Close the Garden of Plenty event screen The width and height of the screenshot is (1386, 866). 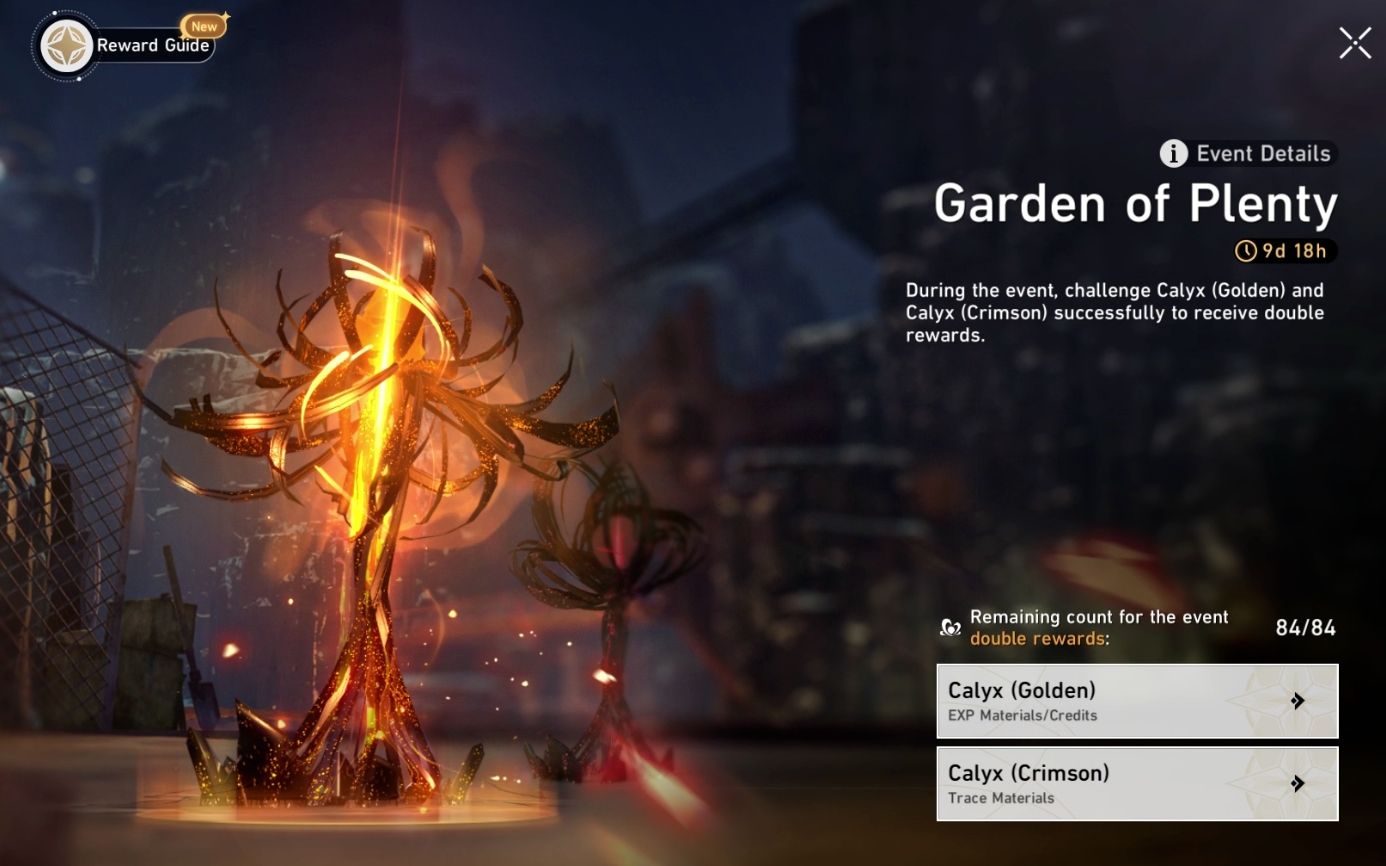coord(1354,43)
